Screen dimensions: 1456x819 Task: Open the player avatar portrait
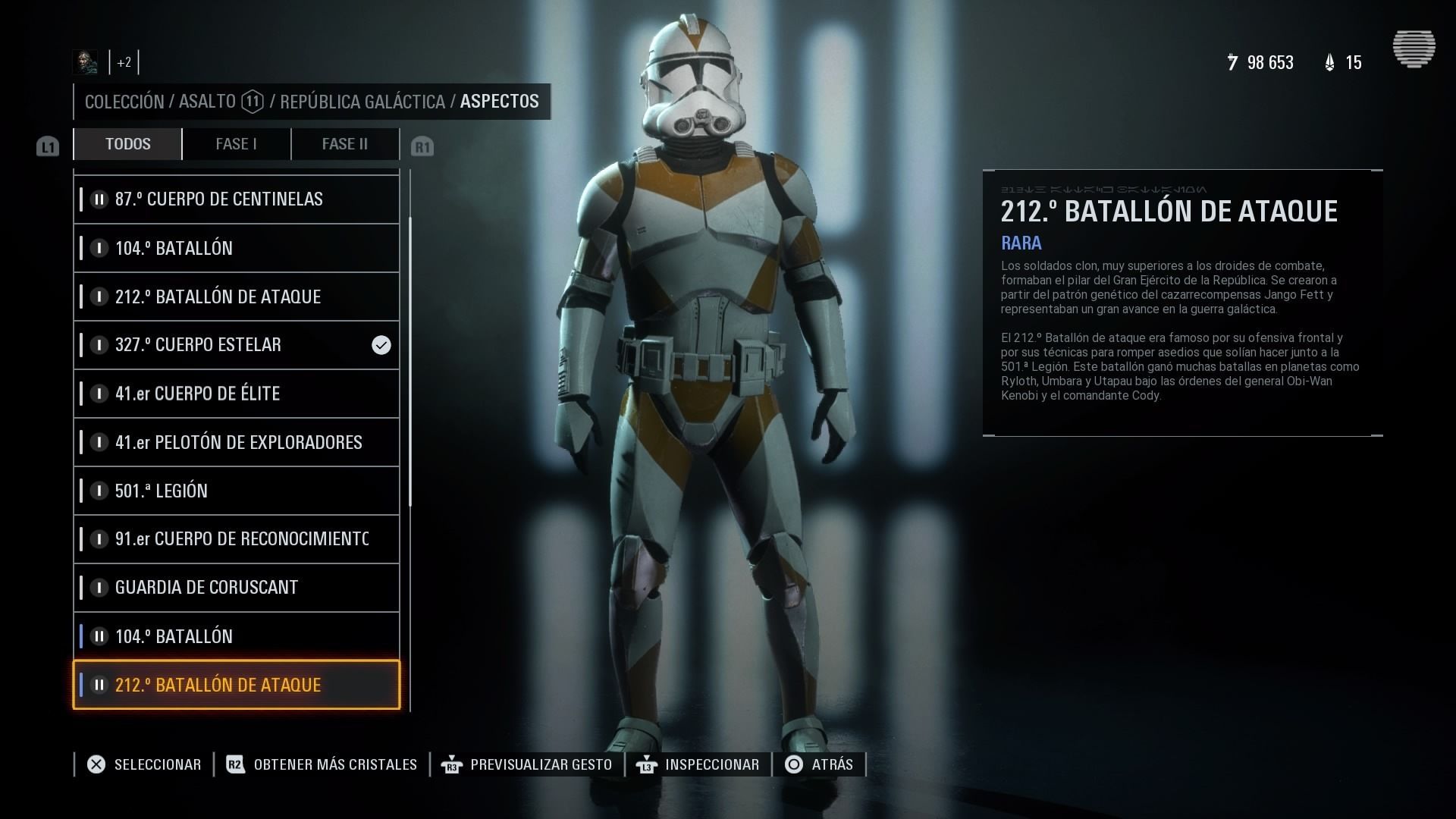(85, 62)
